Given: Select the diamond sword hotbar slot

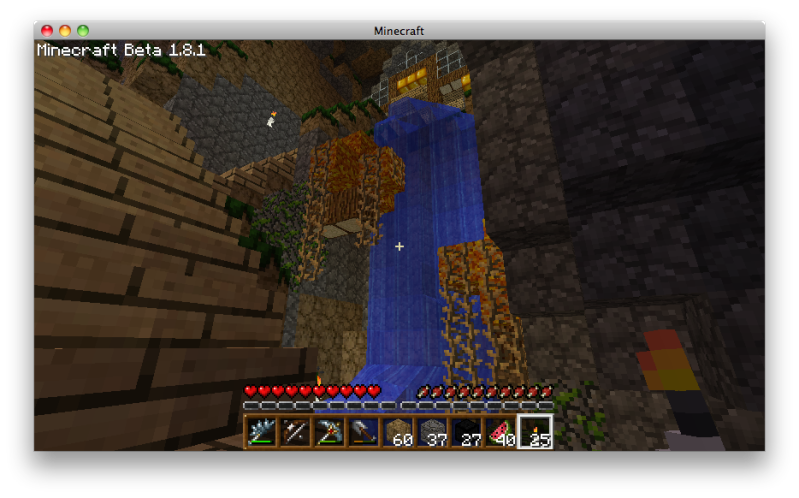Looking at the screenshot, I should (x=261, y=432).
